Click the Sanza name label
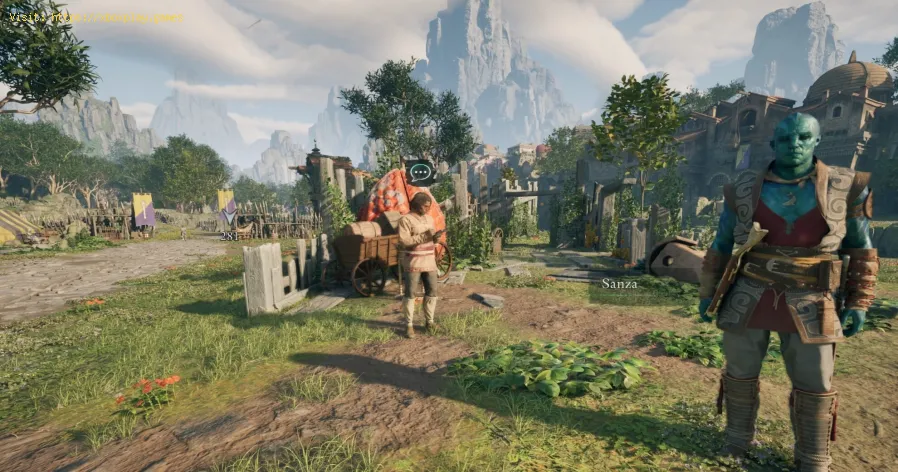This screenshot has width=898, height=472. point(620,284)
